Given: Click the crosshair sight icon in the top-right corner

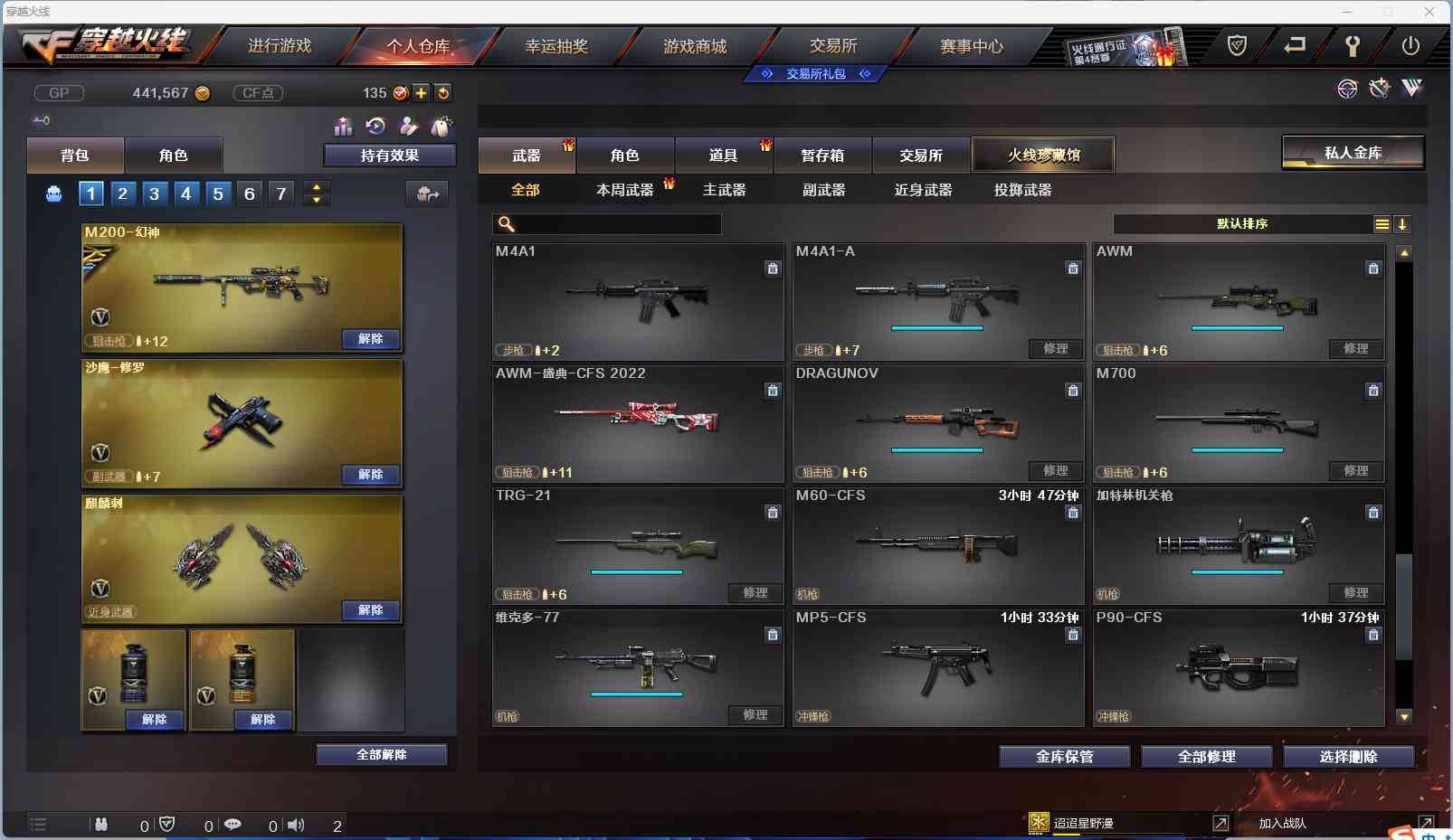Looking at the screenshot, I should click(1347, 88).
